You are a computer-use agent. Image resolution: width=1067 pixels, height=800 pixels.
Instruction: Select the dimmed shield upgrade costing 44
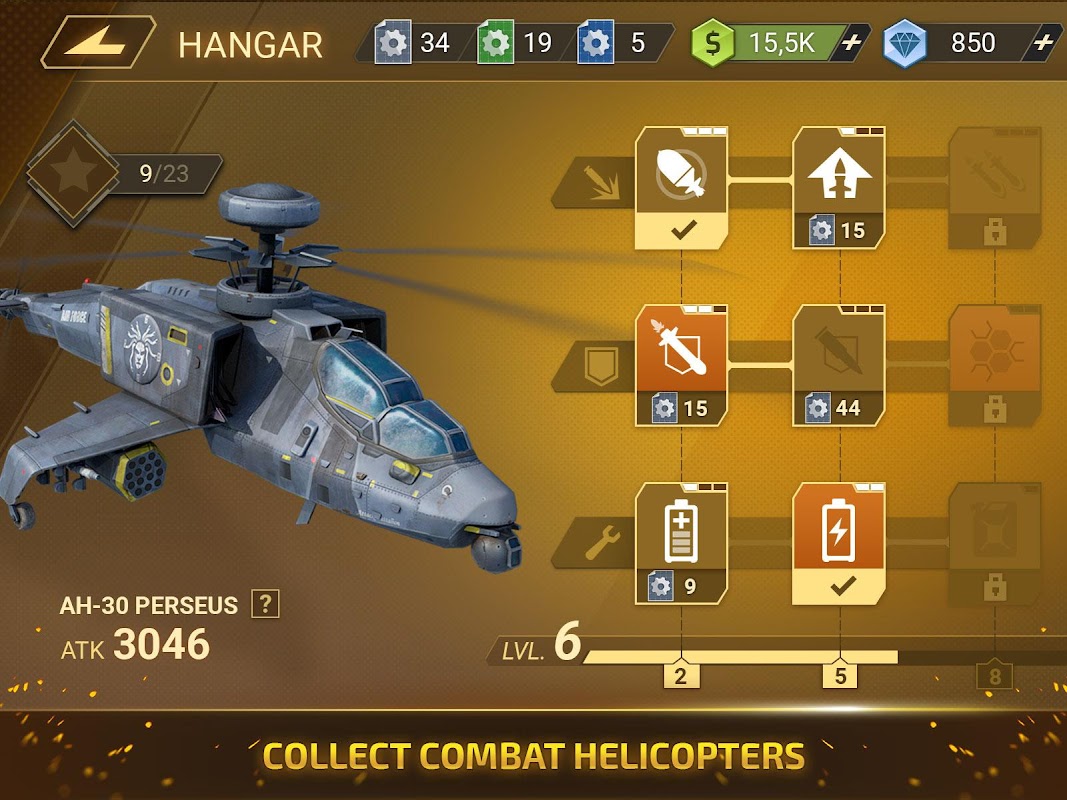click(839, 365)
